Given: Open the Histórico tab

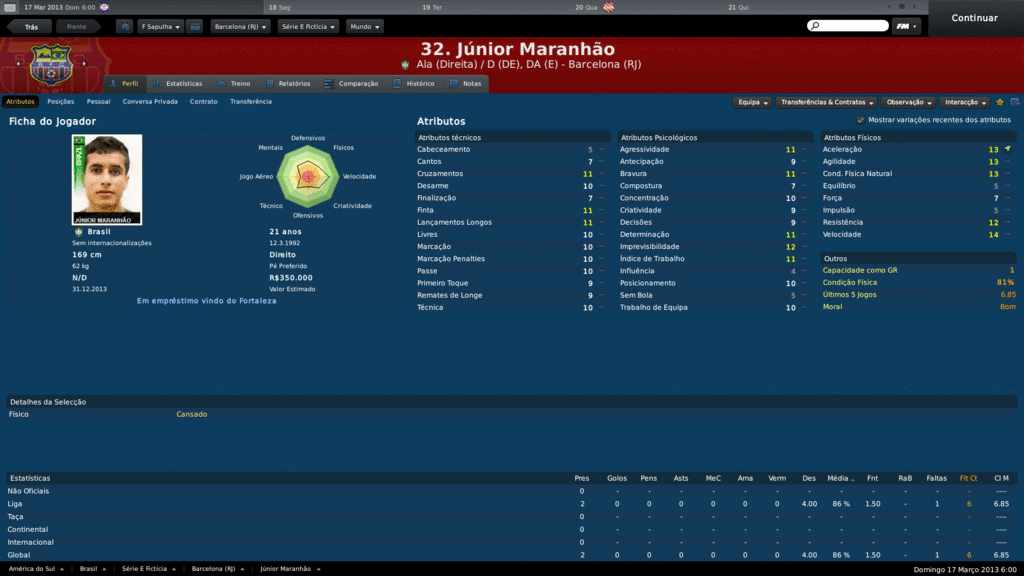Looking at the screenshot, I should pyautogui.click(x=420, y=84).
